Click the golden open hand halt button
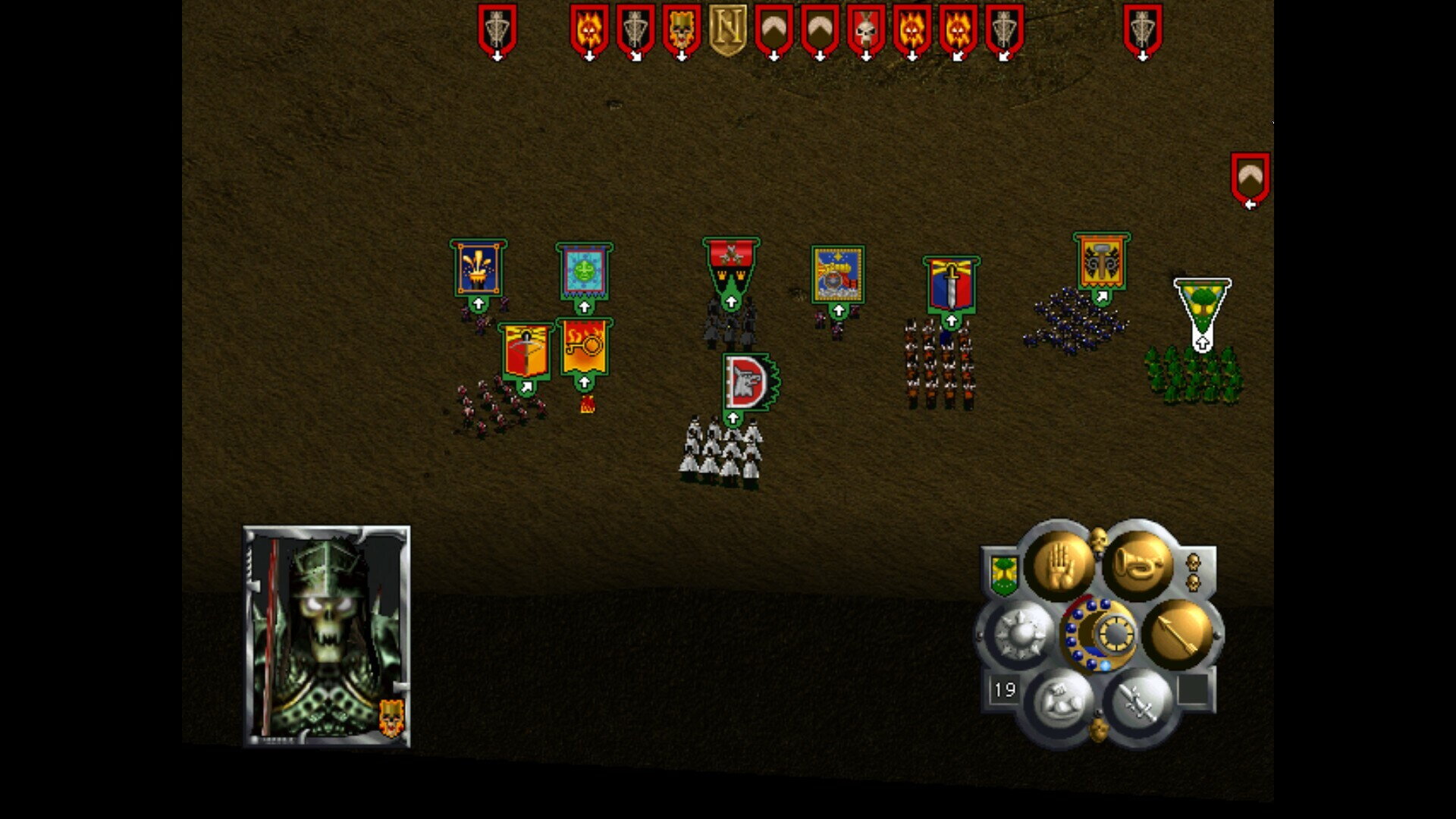The image size is (1456, 819). pyautogui.click(x=1059, y=566)
